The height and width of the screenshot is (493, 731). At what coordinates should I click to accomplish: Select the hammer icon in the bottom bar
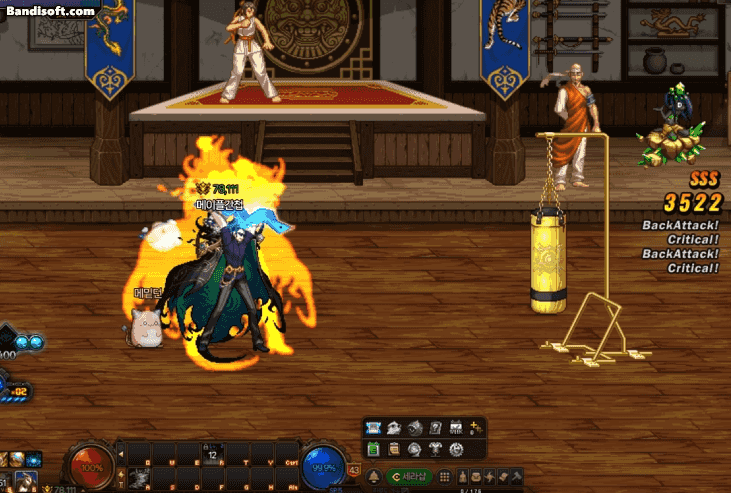click(x=519, y=476)
